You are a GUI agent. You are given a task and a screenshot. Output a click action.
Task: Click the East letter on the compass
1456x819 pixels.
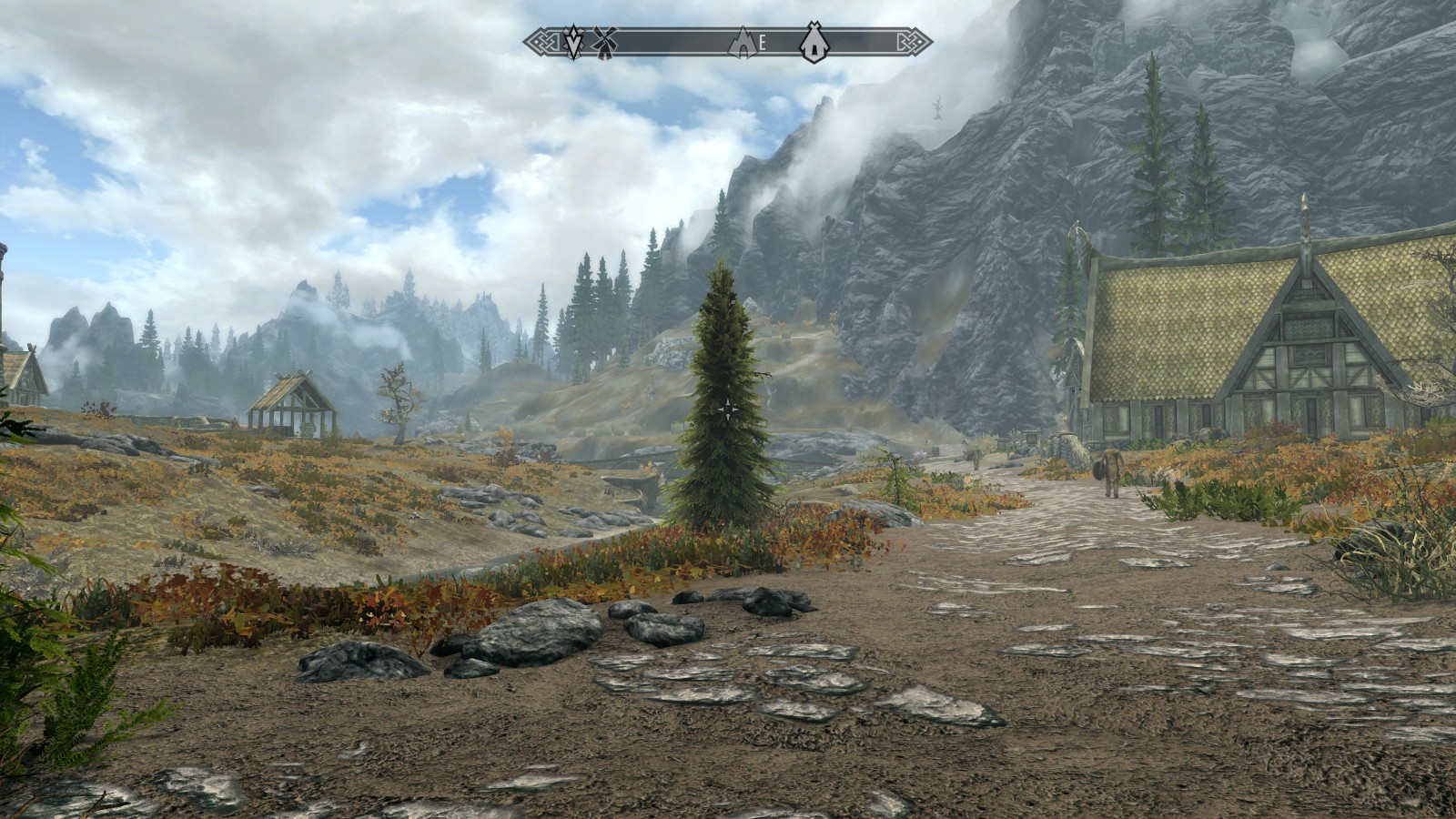point(763,41)
